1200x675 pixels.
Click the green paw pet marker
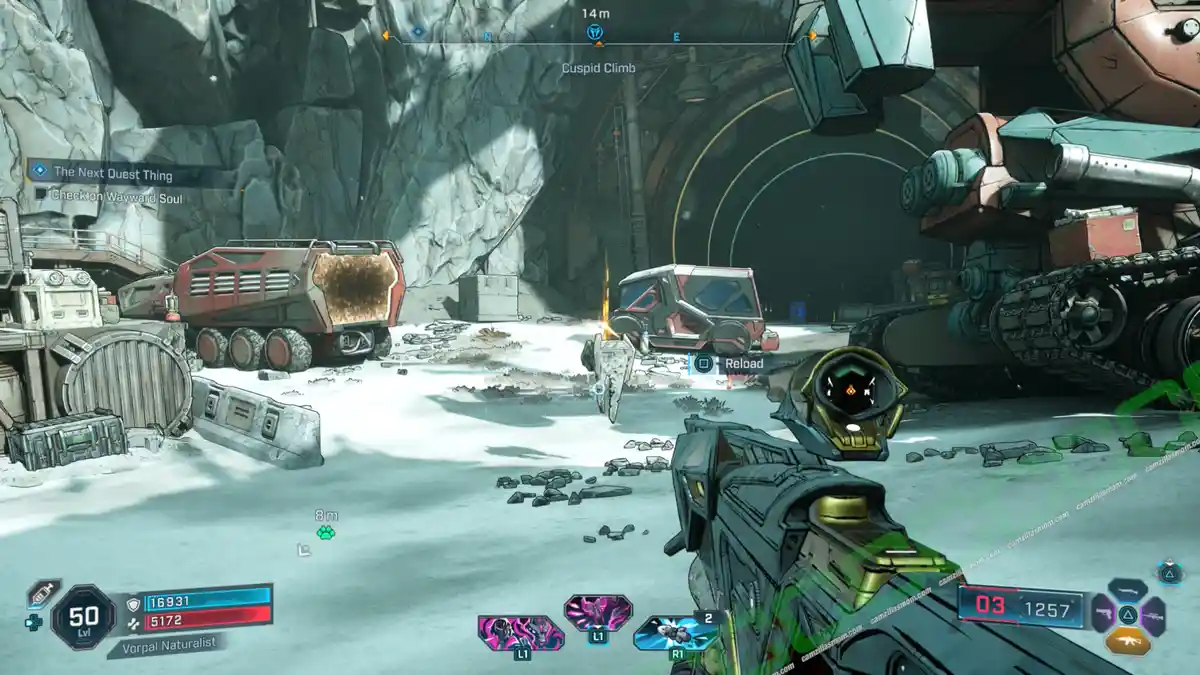point(326,532)
